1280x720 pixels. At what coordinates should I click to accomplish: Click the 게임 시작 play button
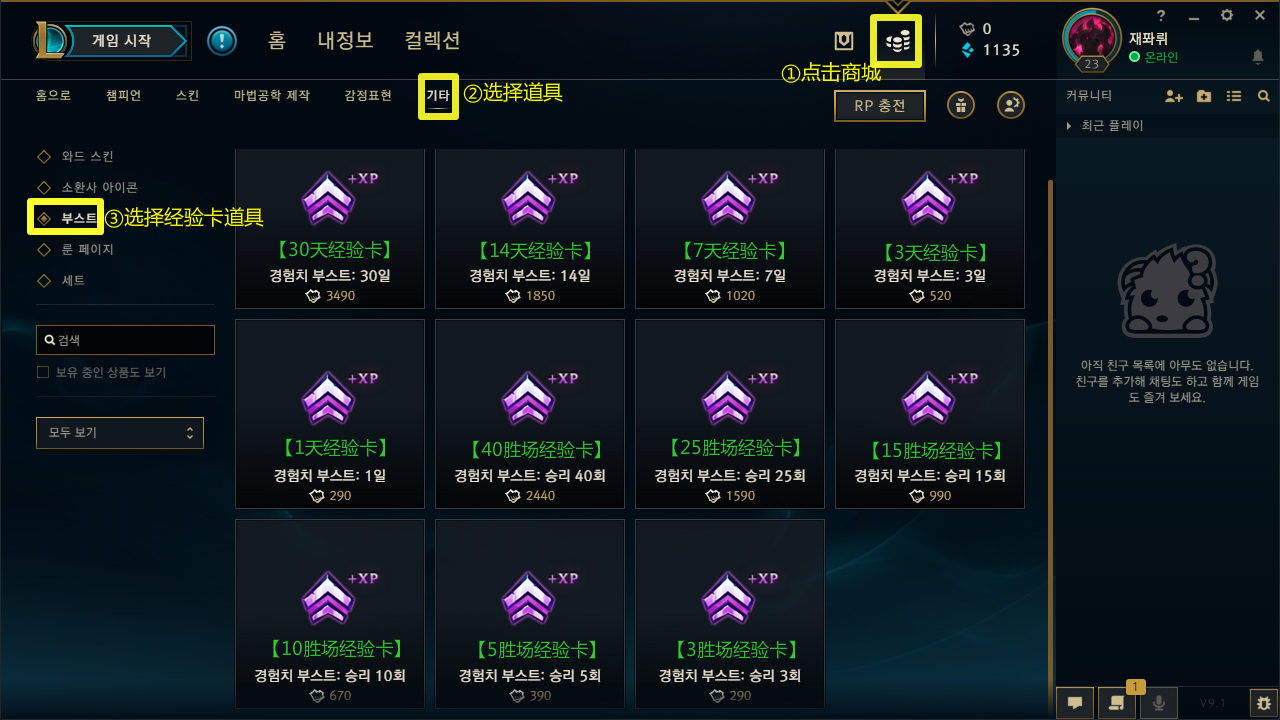(x=122, y=41)
